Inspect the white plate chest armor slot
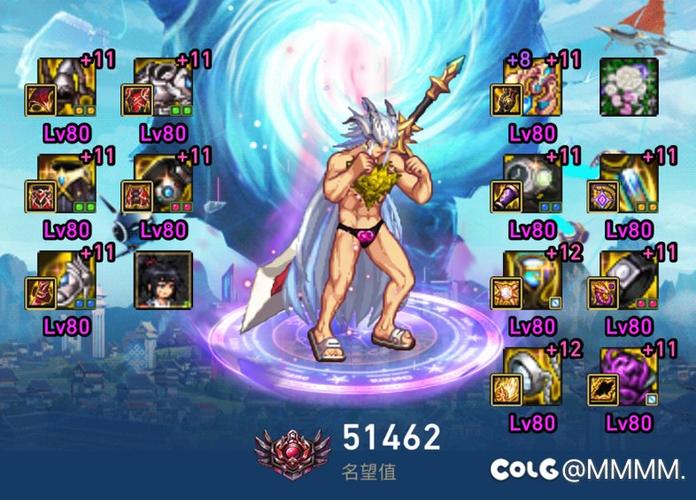 [x=163, y=87]
